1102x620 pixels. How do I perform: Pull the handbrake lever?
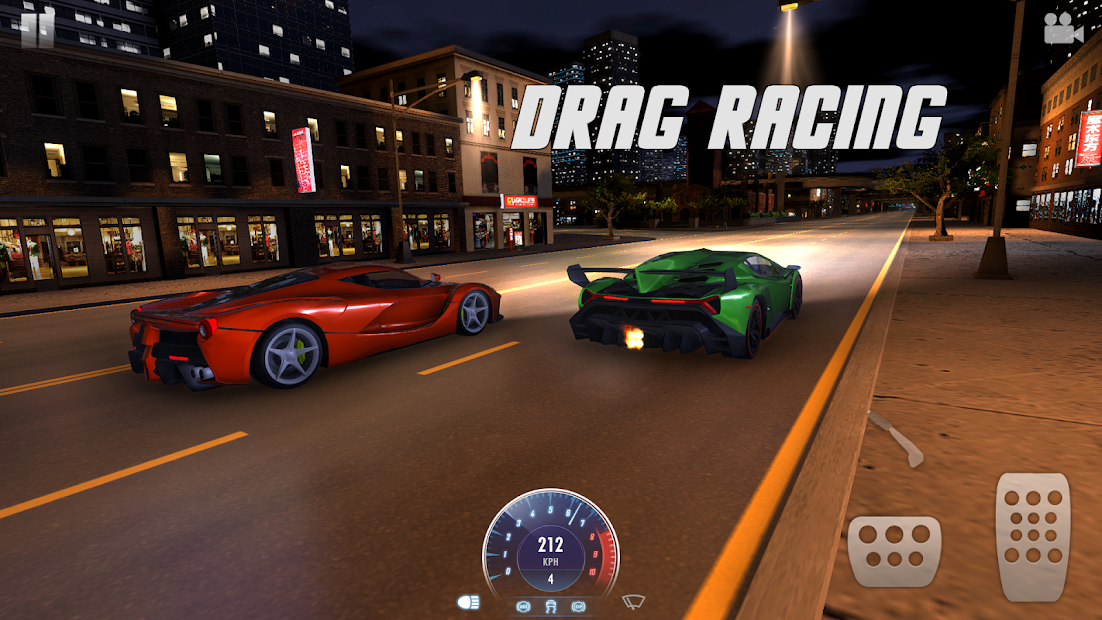tap(895, 438)
